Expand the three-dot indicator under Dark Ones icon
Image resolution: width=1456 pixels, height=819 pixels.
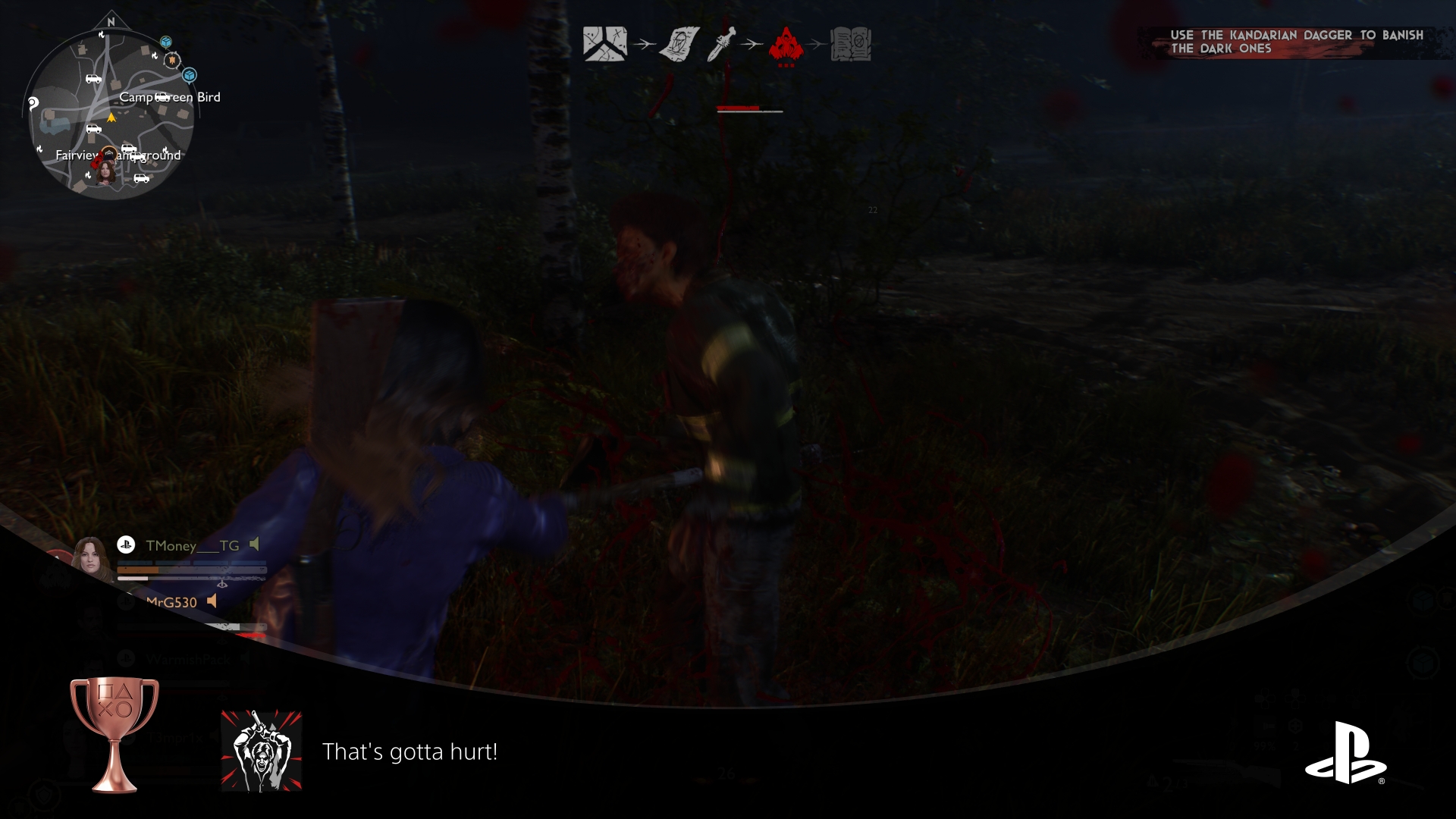coord(786,65)
